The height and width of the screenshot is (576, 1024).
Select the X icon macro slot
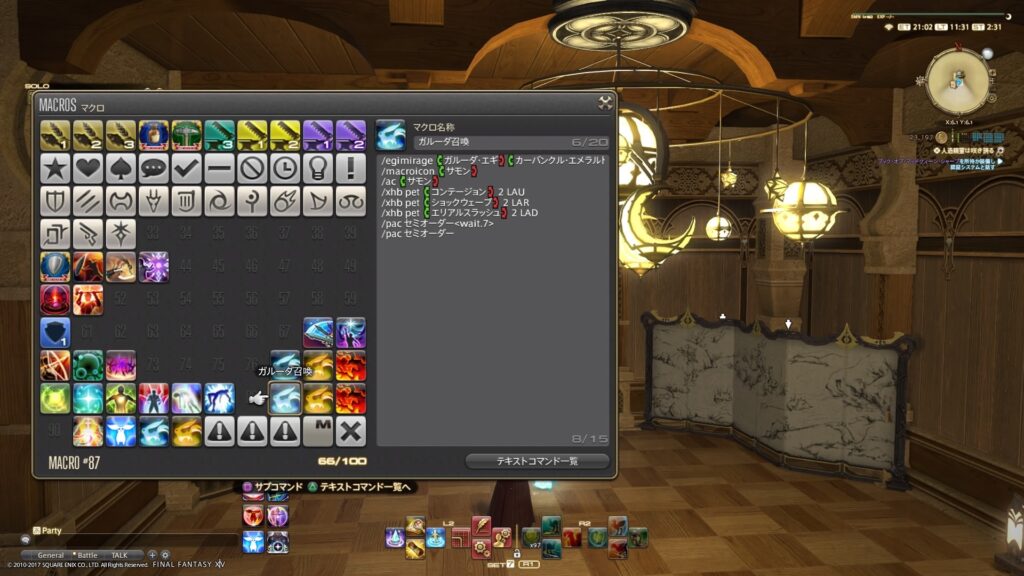point(351,431)
